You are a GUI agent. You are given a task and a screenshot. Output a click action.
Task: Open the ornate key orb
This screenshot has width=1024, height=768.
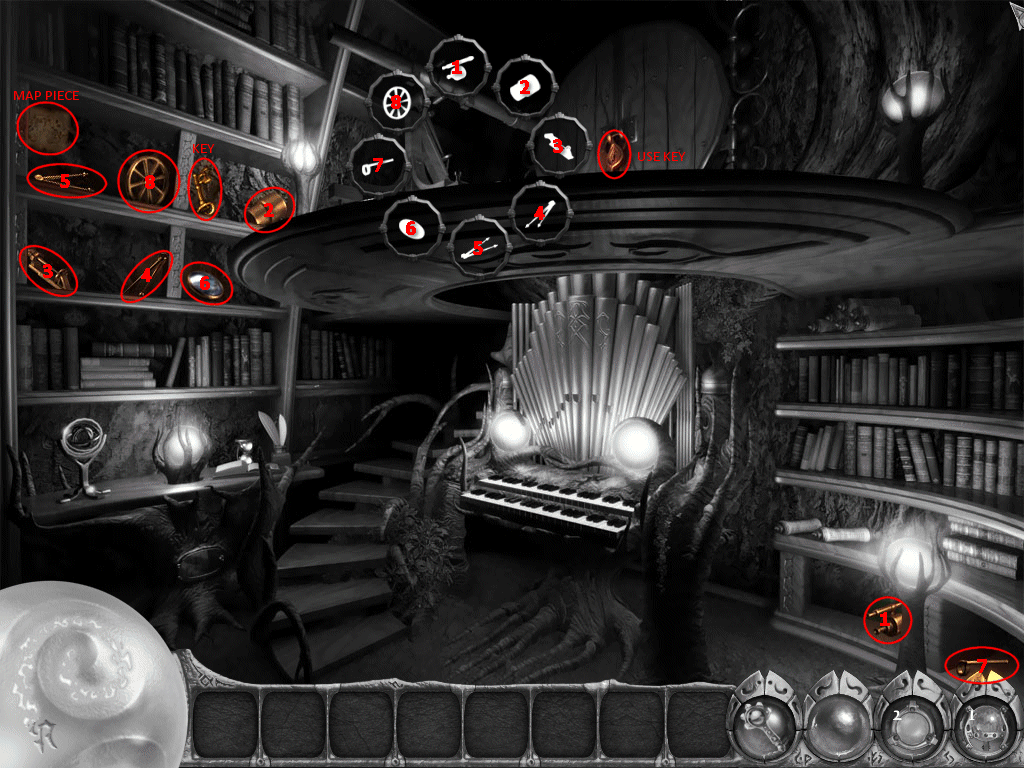[x=764, y=722]
